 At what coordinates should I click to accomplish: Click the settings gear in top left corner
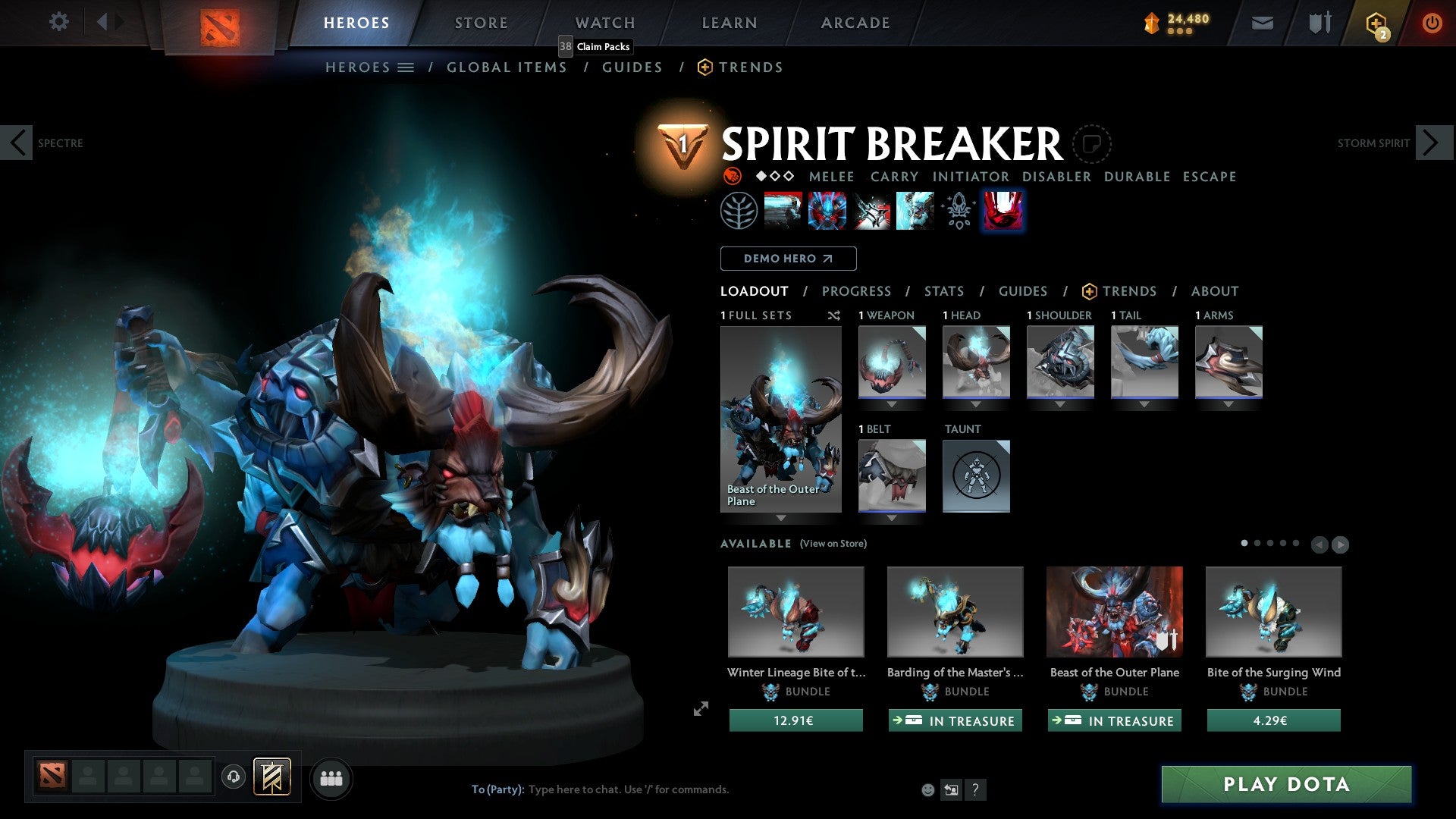coord(58,22)
